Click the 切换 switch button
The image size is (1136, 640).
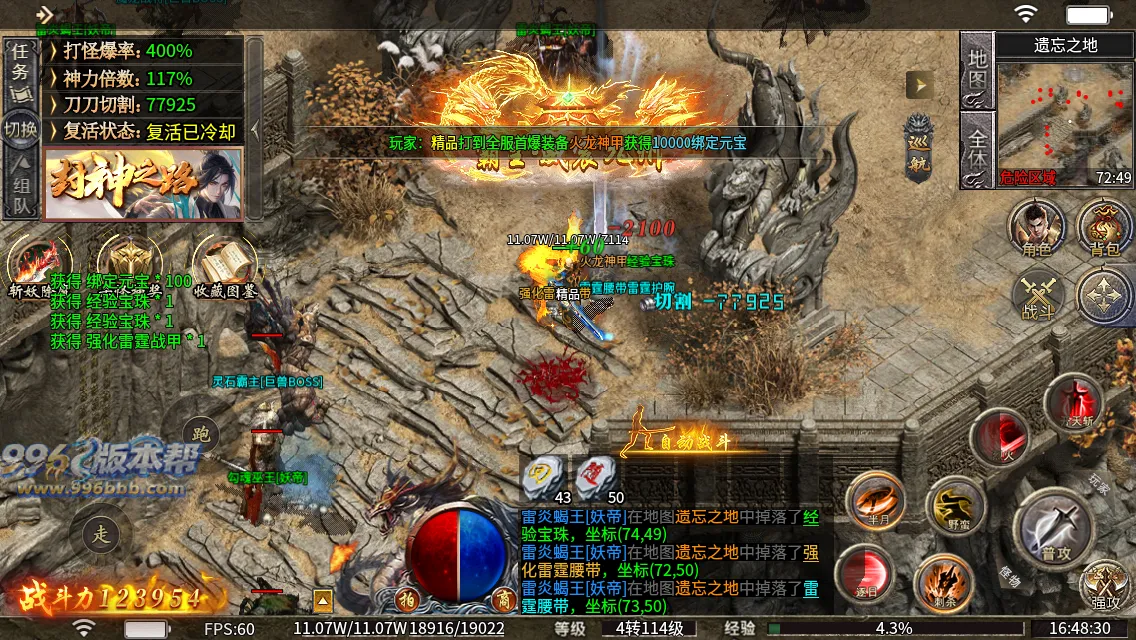pos(19,129)
